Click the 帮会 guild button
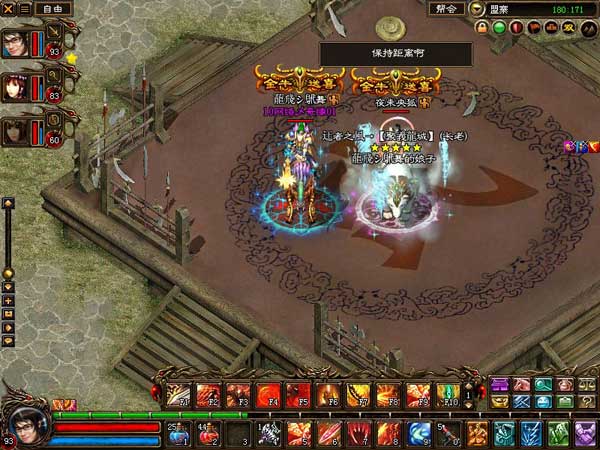The height and width of the screenshot is (450, 600). click(447, 9)
